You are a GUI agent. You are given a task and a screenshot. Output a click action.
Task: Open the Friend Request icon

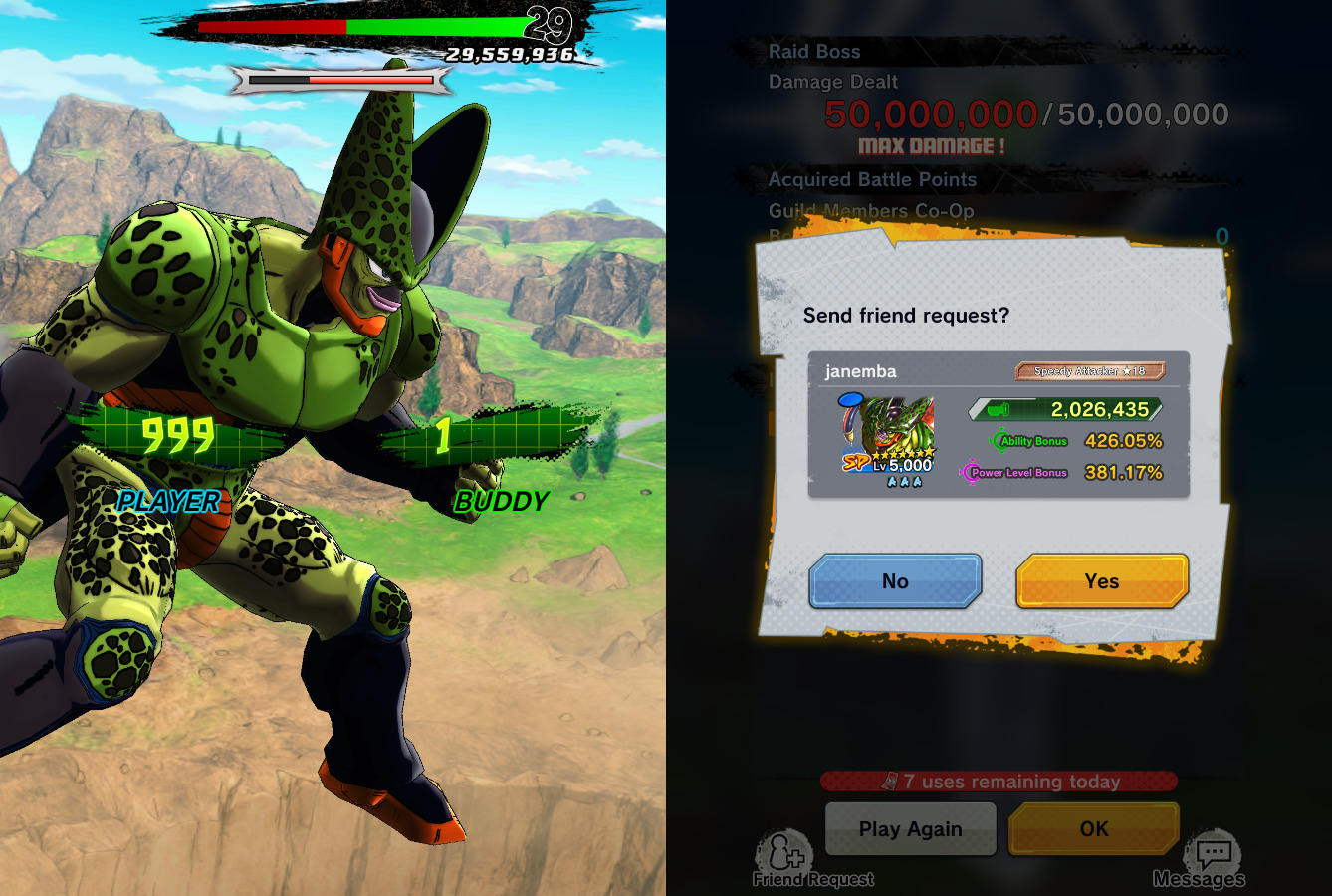pos(786,856)
